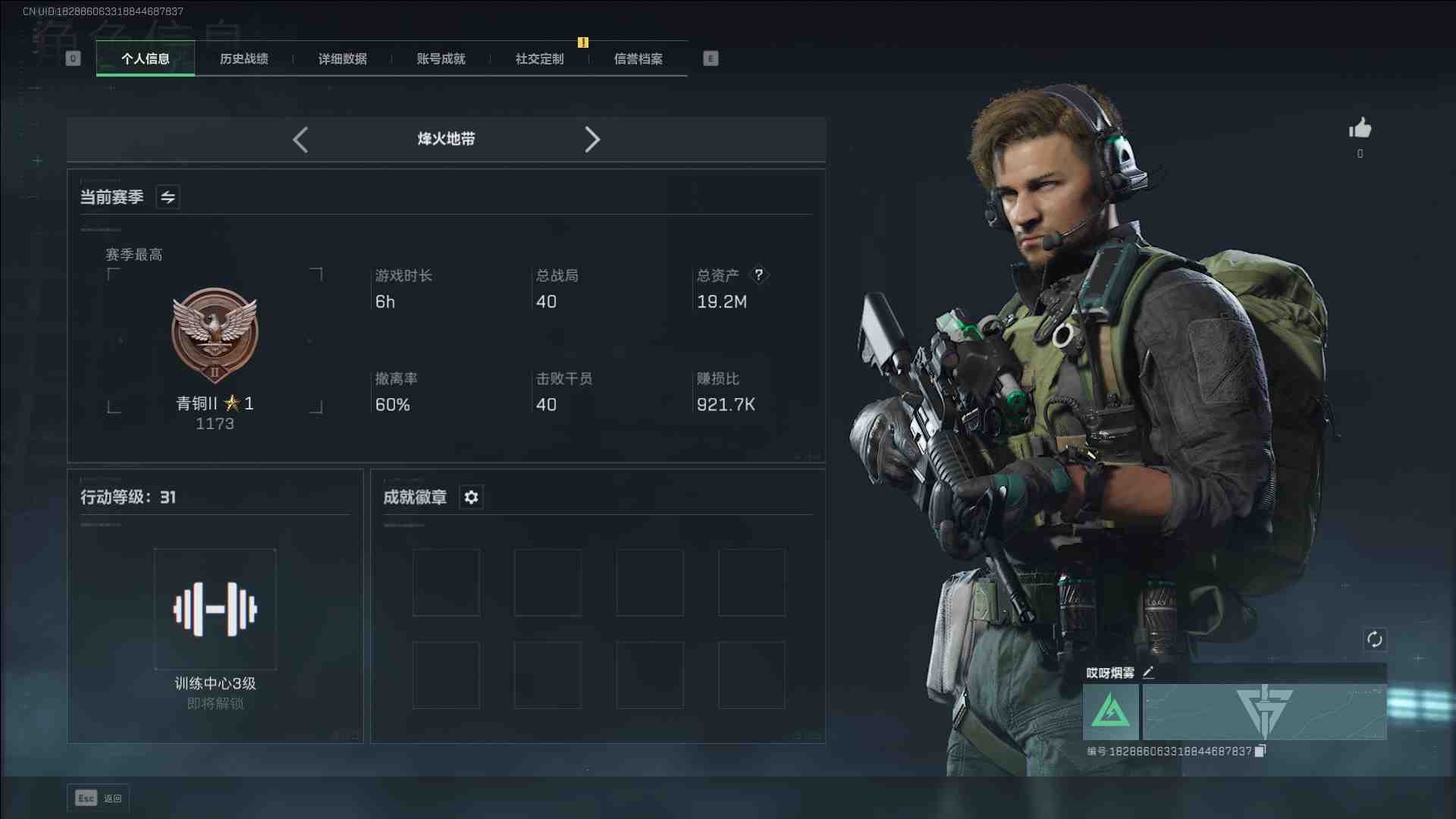Viewport: 1456px width, 819px height.
Task: Edit the player name 哎呀烟雾
Action: click(x=1148, y=673)
